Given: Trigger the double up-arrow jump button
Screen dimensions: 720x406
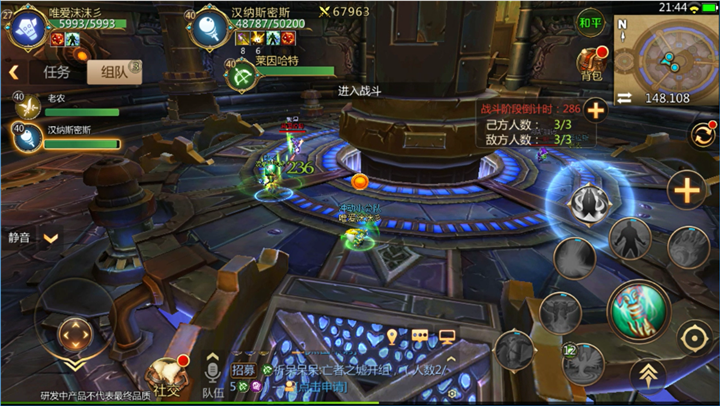Looking at the screenshot, I should pyautogui.click(x=649, y=374).
